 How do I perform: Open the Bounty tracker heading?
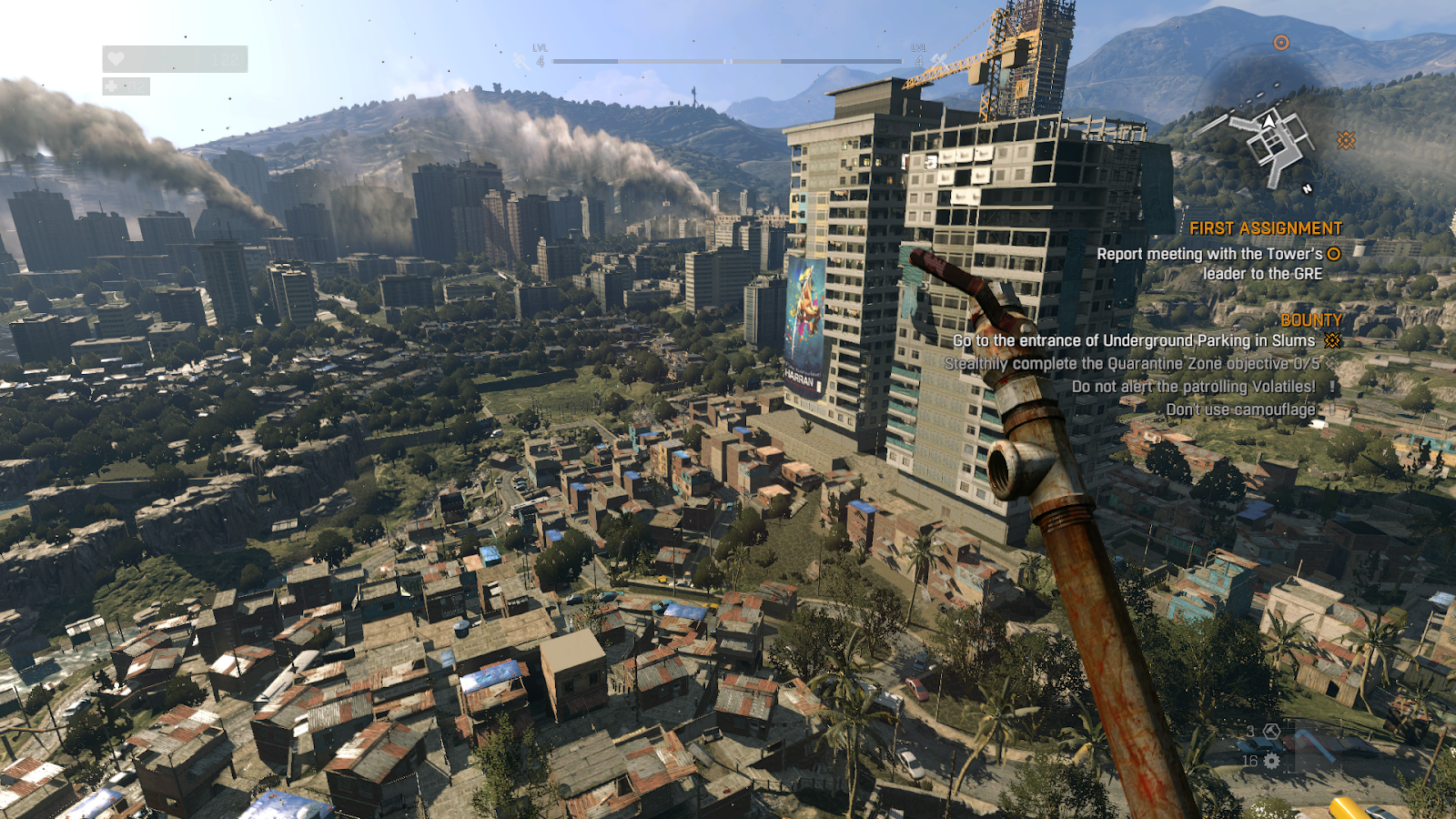[1310, 320]
